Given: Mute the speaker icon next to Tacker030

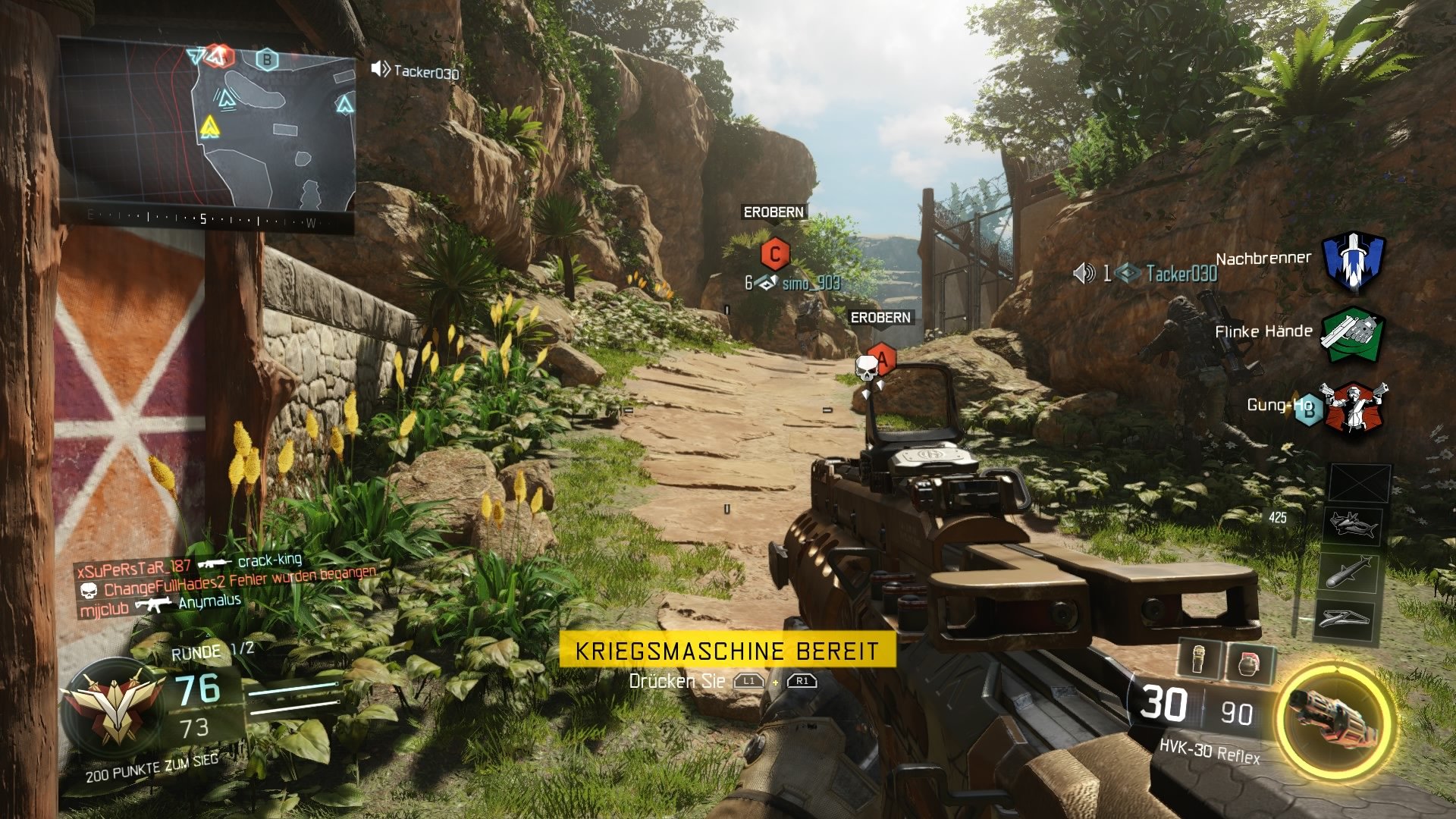Looking at the screenshot, I should coord(1084,275).
